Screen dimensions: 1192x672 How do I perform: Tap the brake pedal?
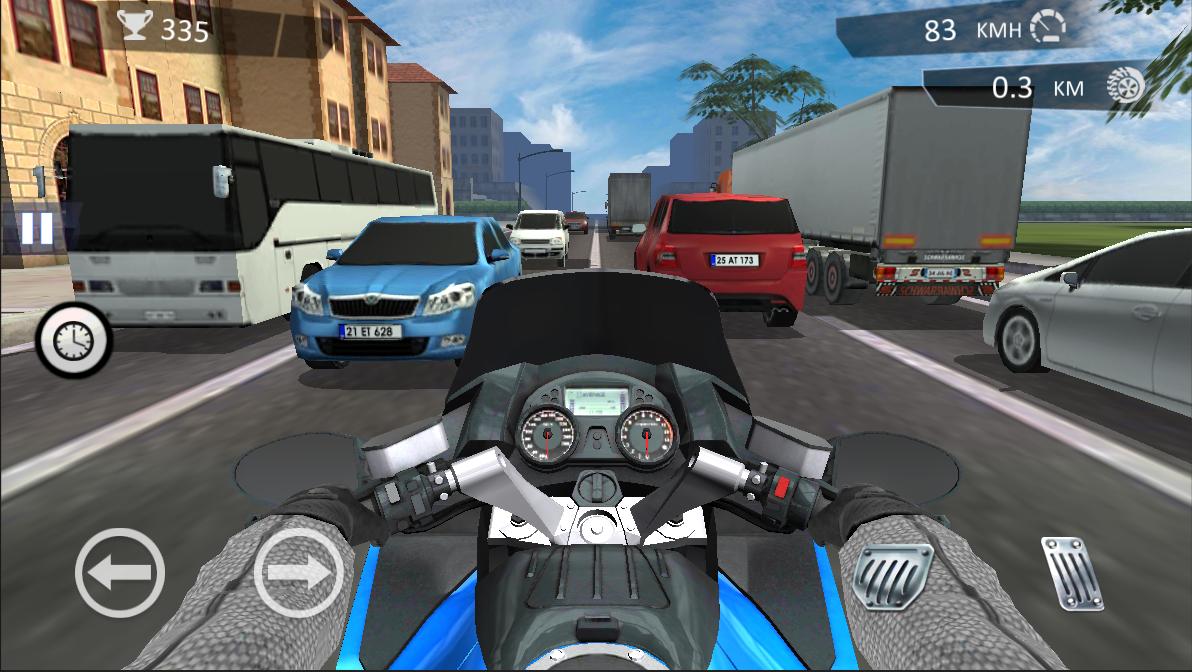point(892,577)
